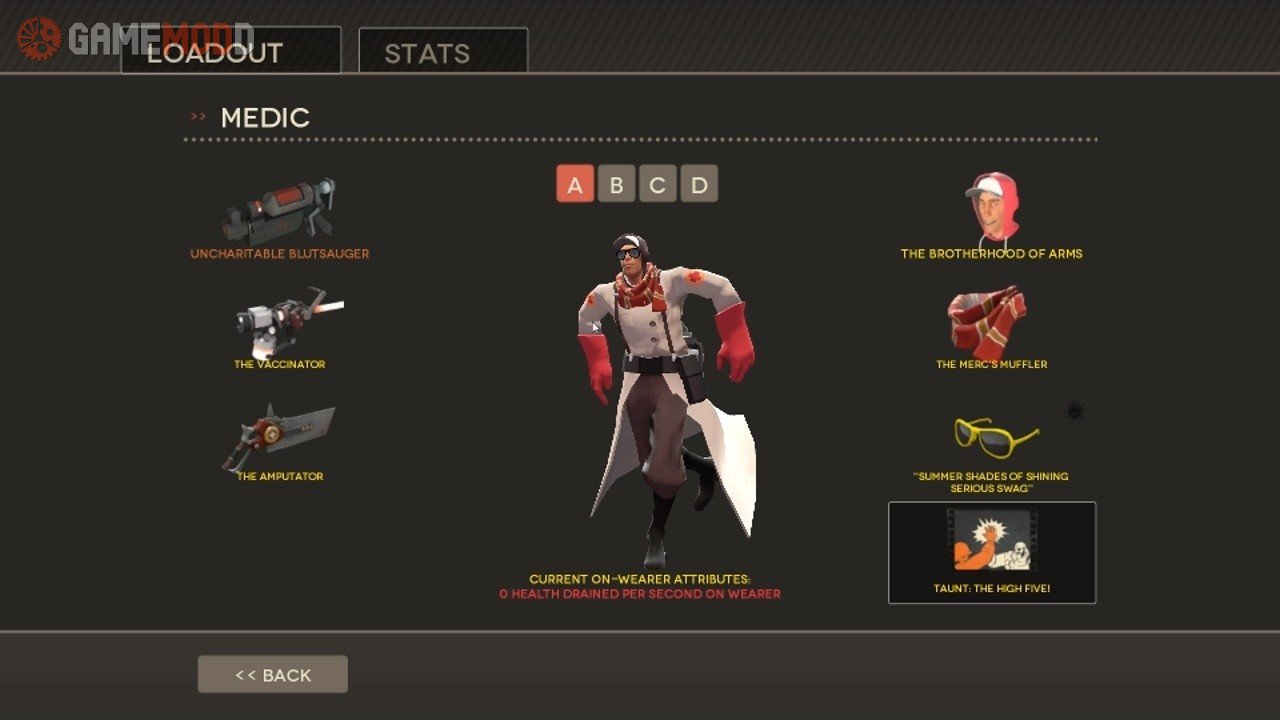1280x720 pixels.
Task: Select the High Five taunt slot
Action: [991, 552]
